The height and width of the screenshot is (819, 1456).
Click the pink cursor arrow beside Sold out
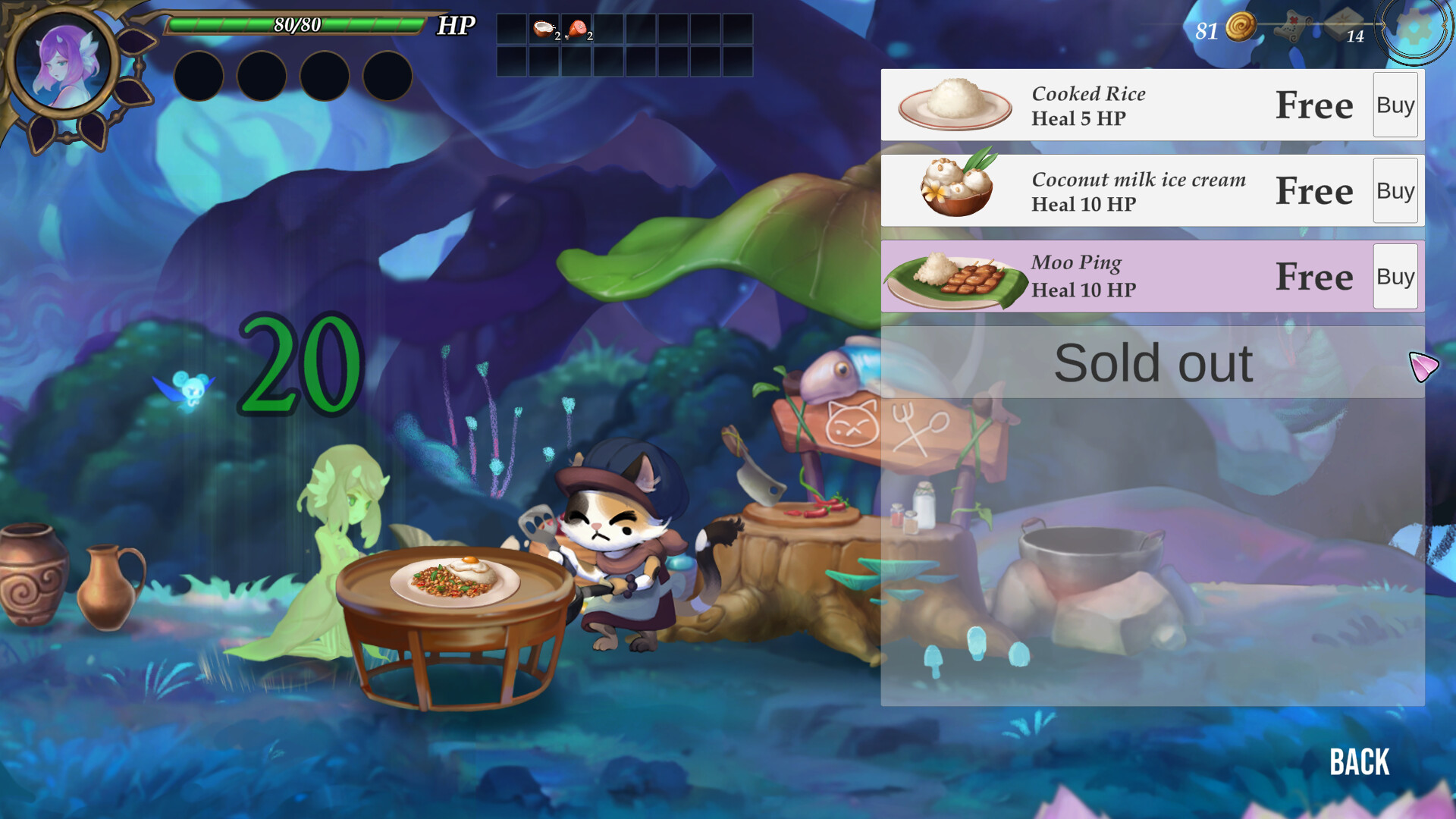click(x=1424, y=363)
